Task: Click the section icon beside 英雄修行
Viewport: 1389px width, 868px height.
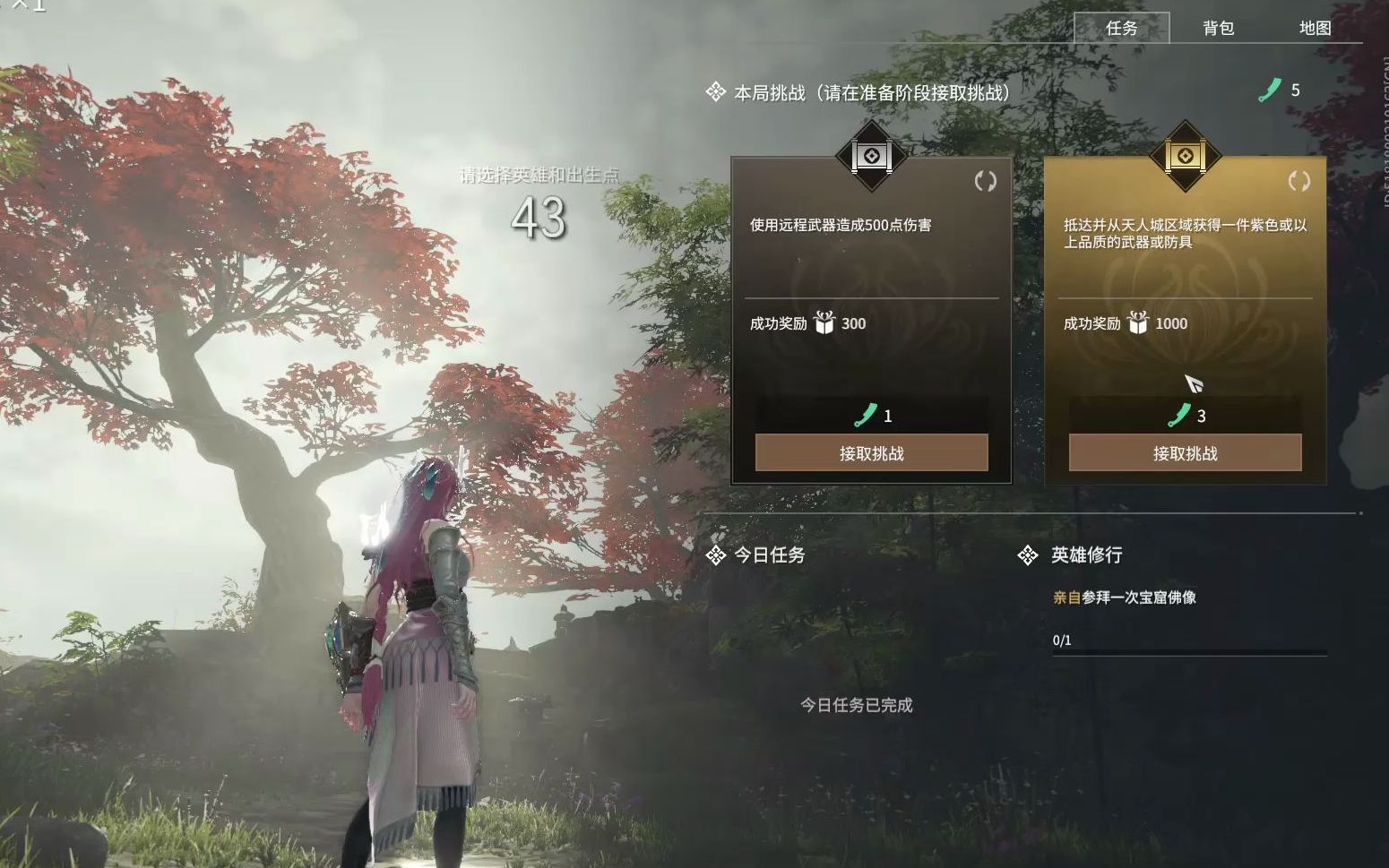Action: [1027, 555]
